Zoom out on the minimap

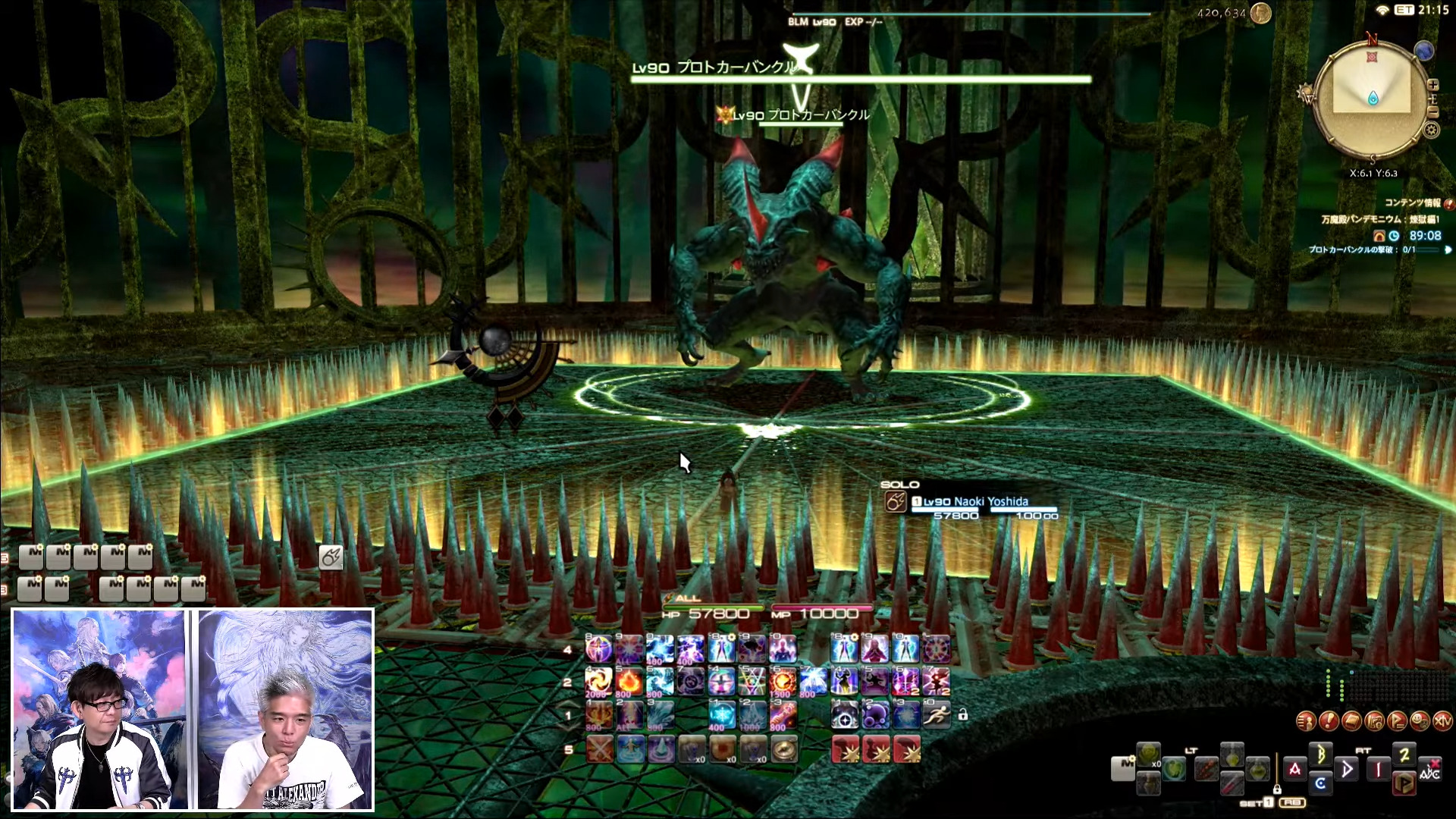point(1433,112)
